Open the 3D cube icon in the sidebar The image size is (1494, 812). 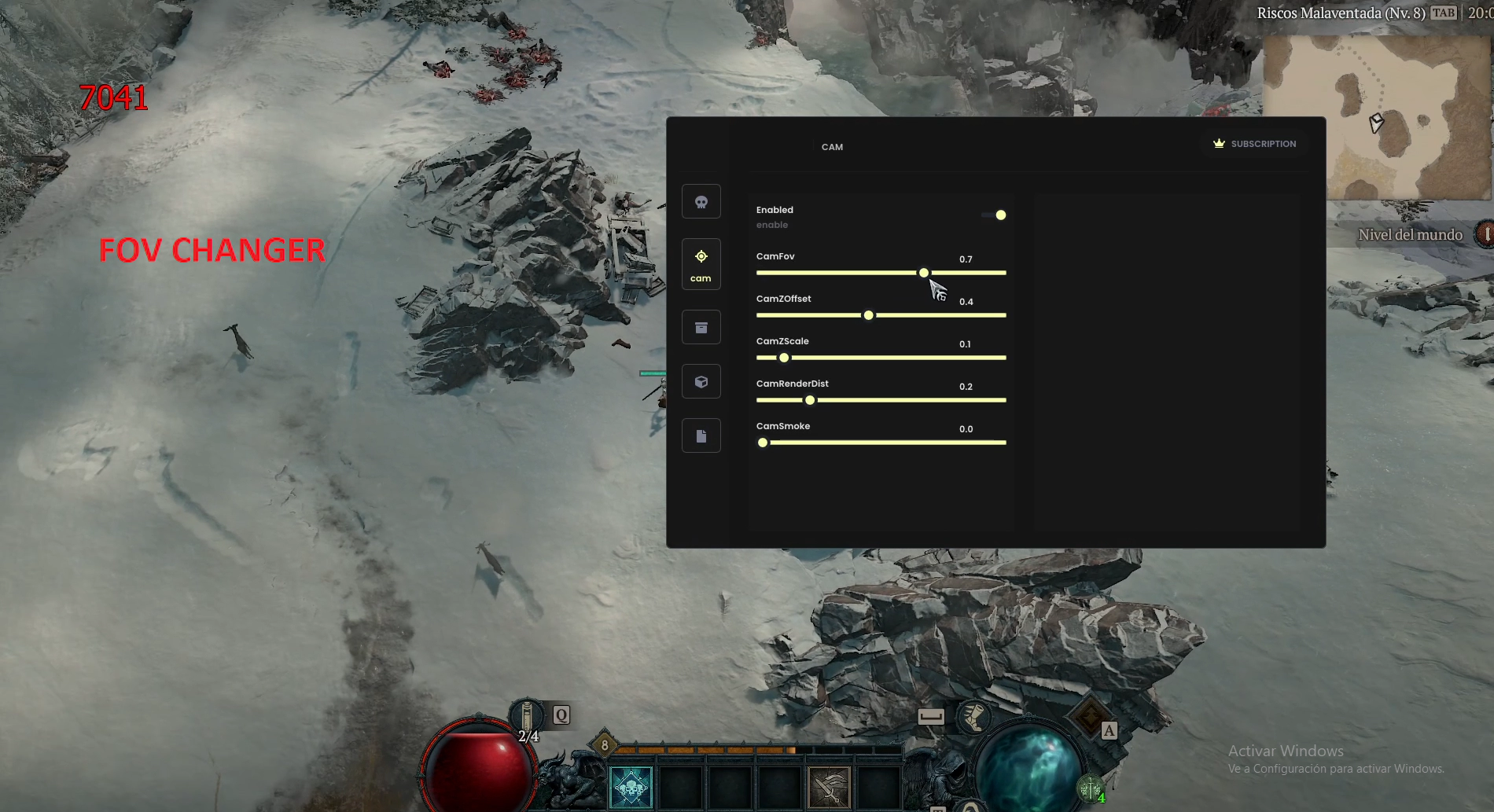[x=701, y=381]
